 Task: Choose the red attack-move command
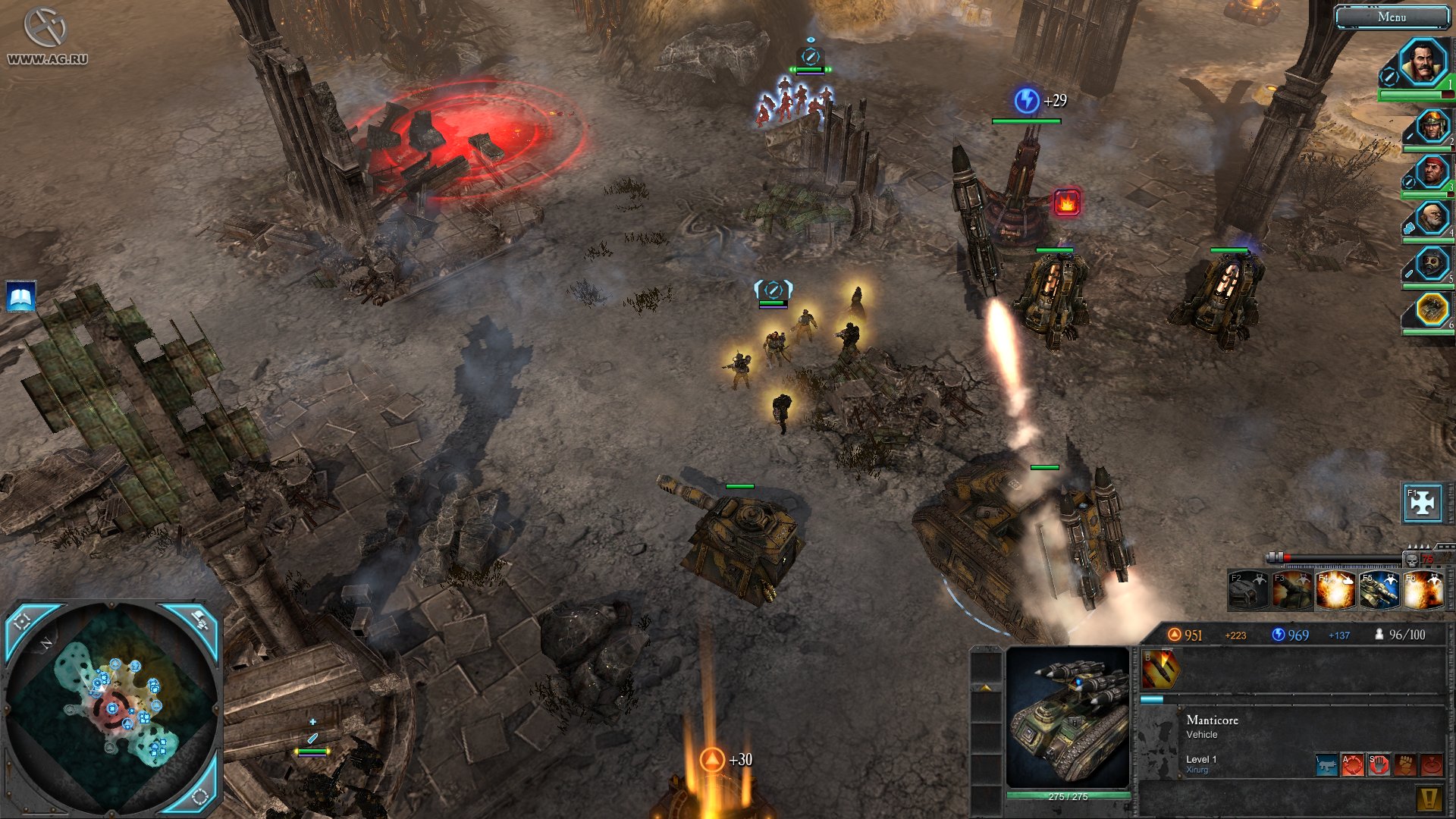point(1353,764)
